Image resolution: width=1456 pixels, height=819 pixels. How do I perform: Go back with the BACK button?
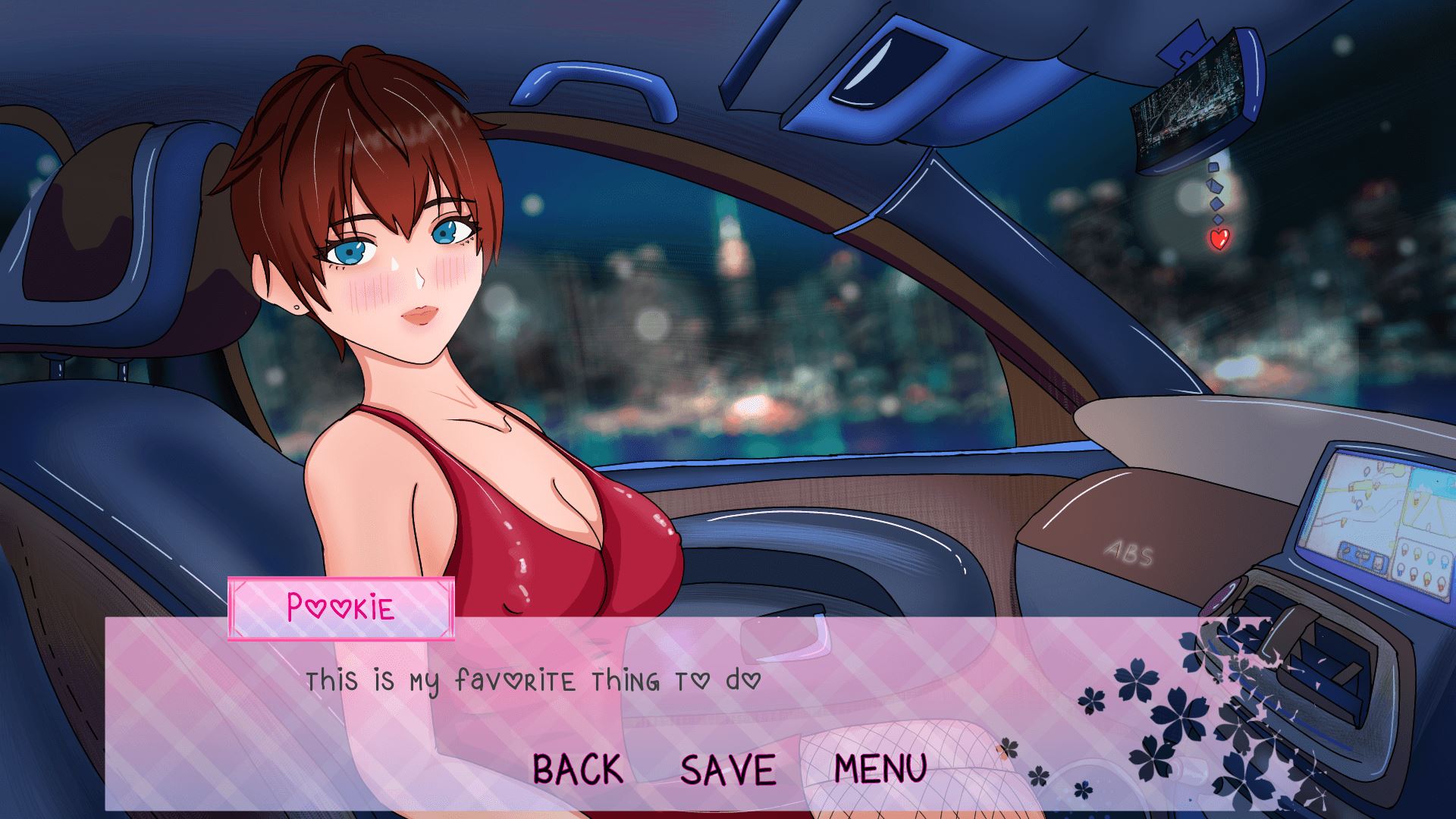[578, 768]
